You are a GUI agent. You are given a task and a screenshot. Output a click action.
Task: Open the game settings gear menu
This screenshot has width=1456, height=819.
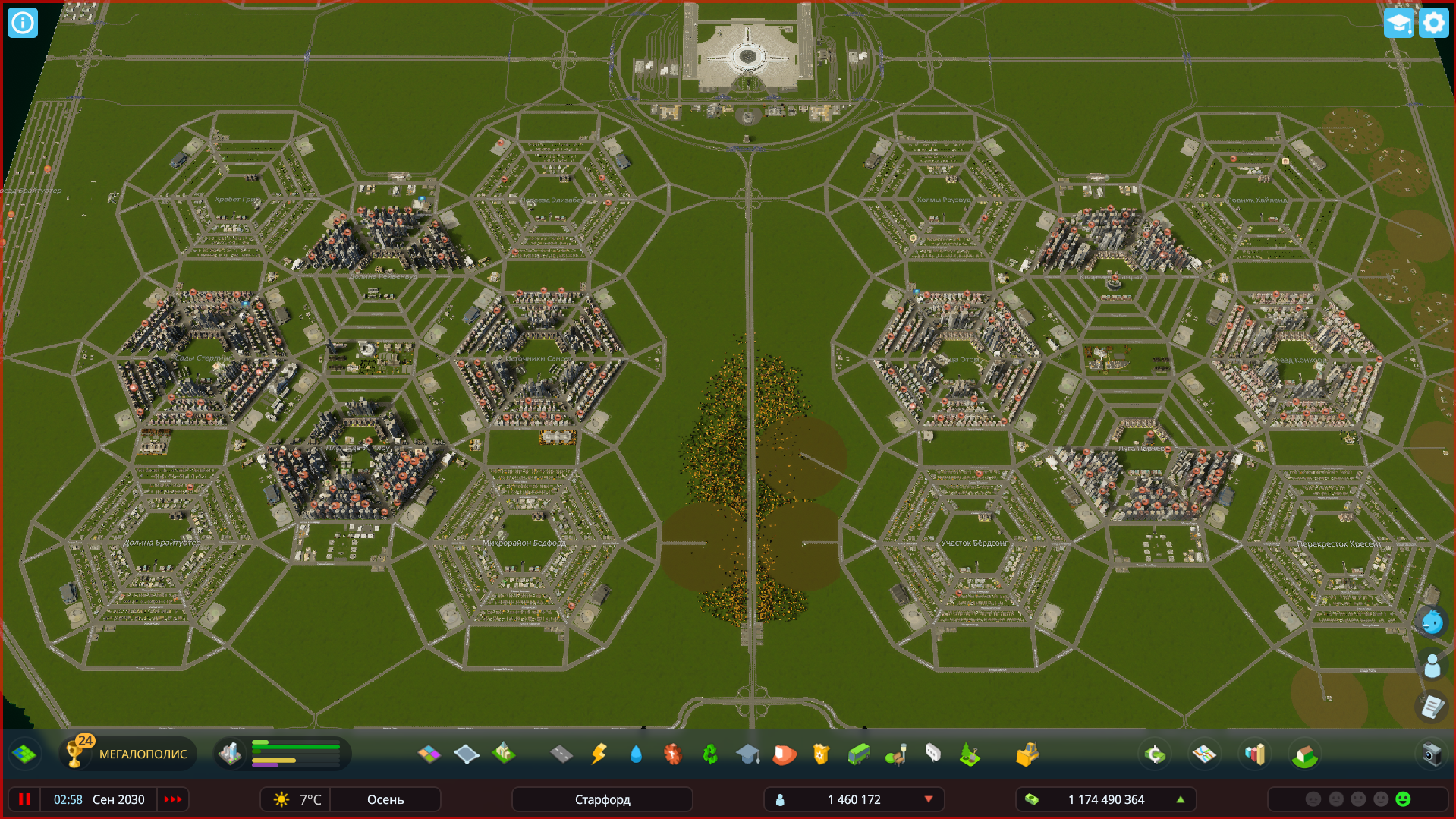tap(1433, 23)
